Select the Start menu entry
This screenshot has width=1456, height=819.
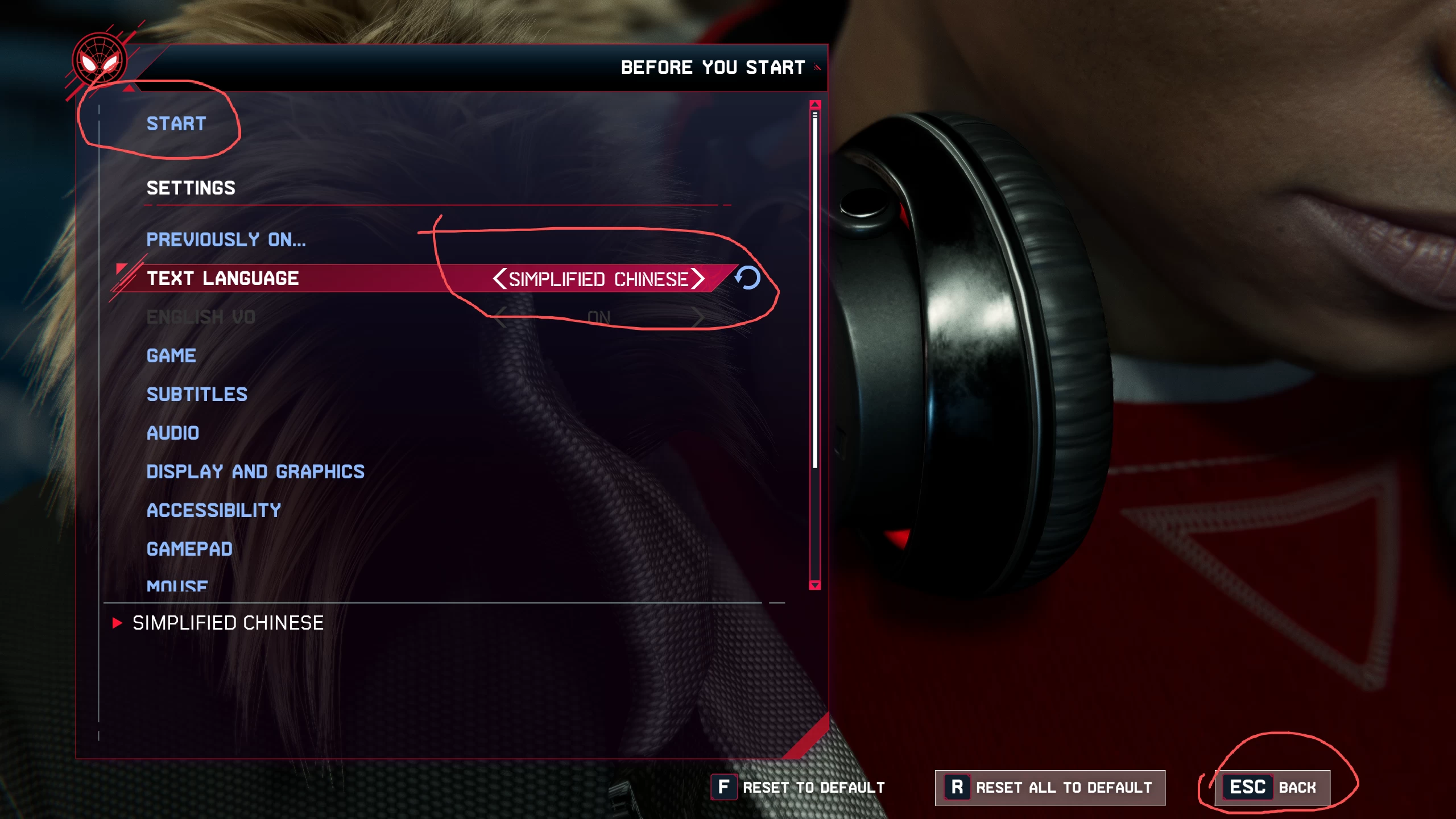pos(176,123)
